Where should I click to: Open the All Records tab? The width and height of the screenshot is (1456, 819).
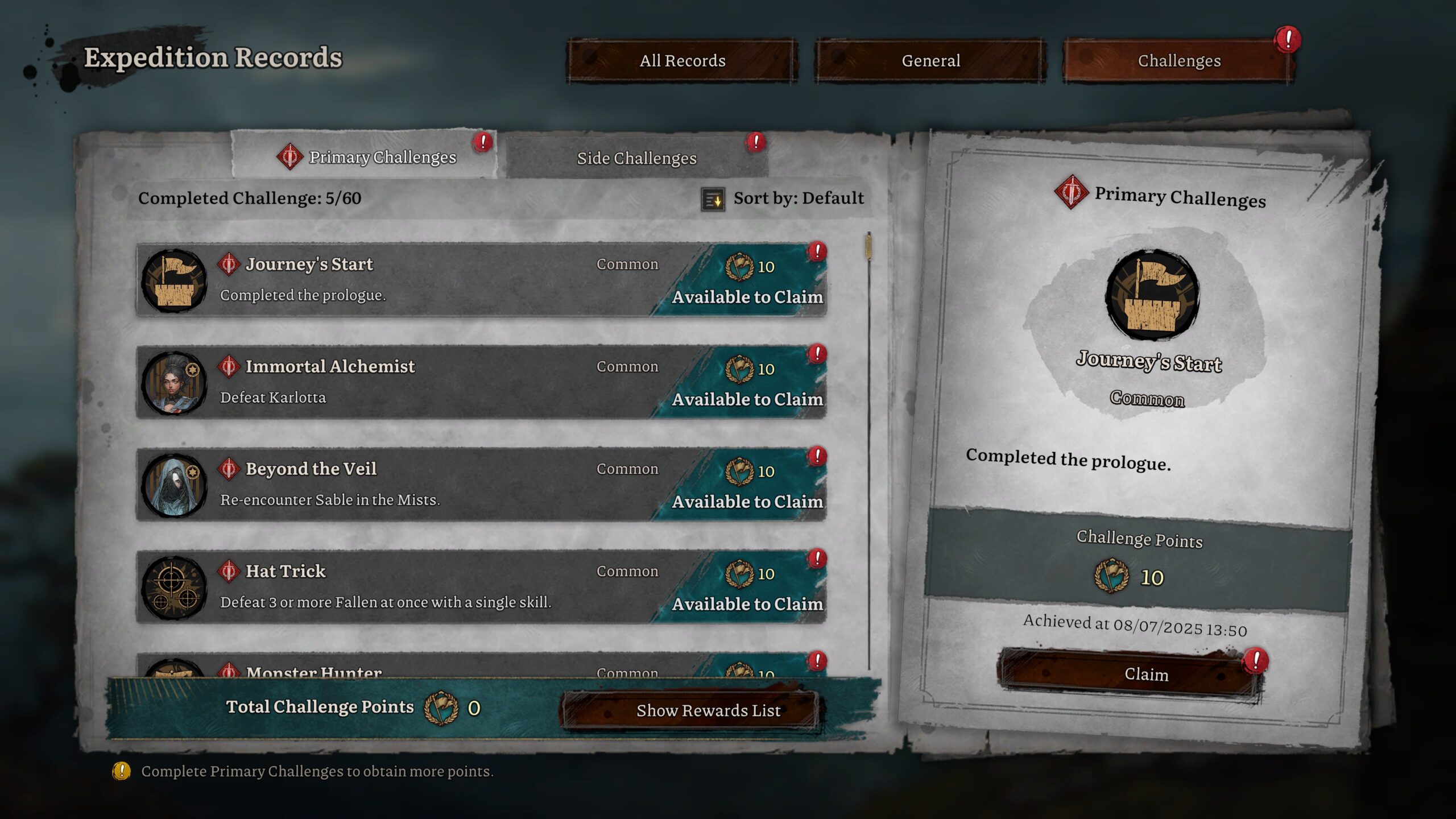click(682, 60)
